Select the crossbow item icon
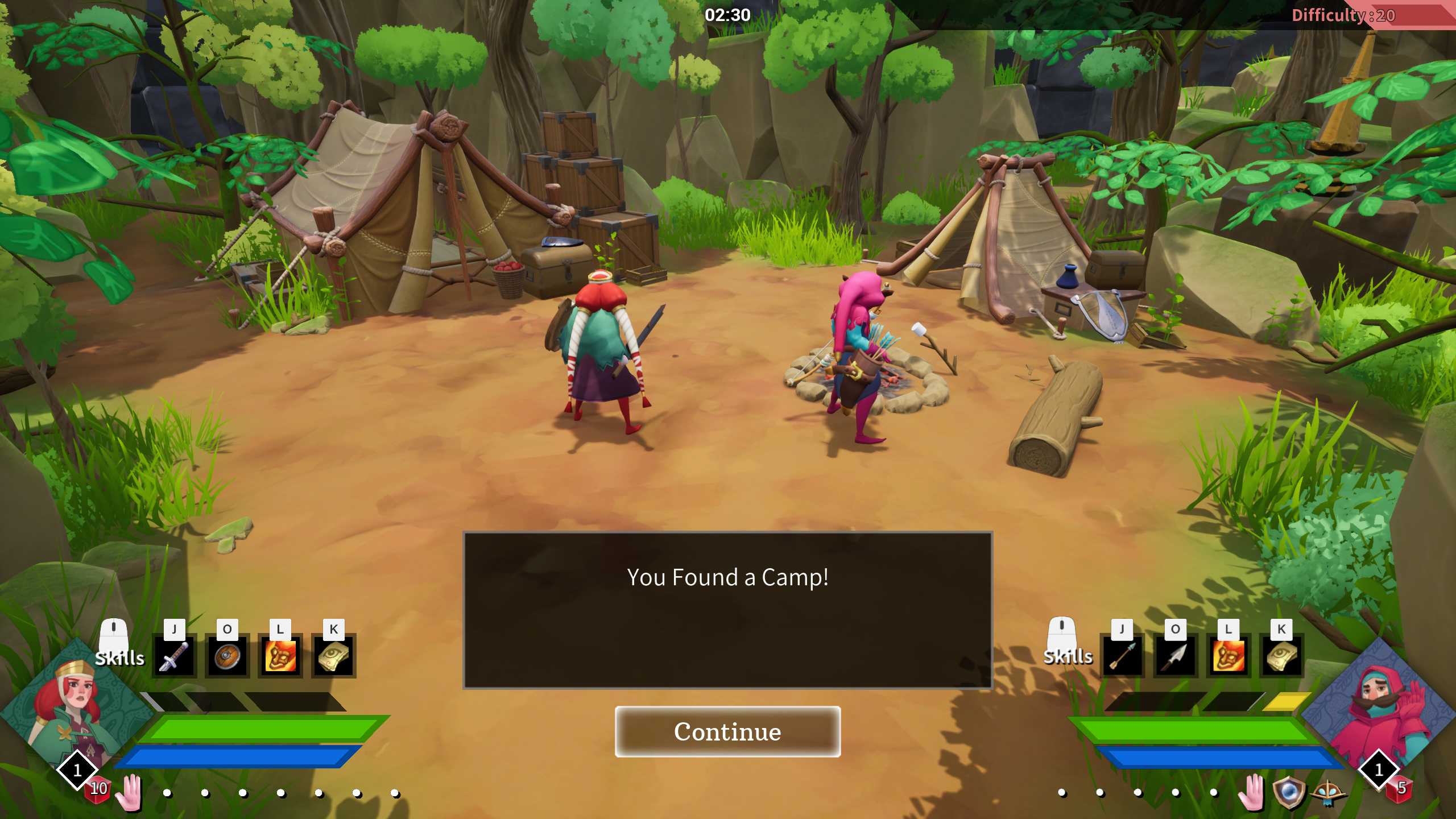1456x819 pixels. click(1329, 793)
